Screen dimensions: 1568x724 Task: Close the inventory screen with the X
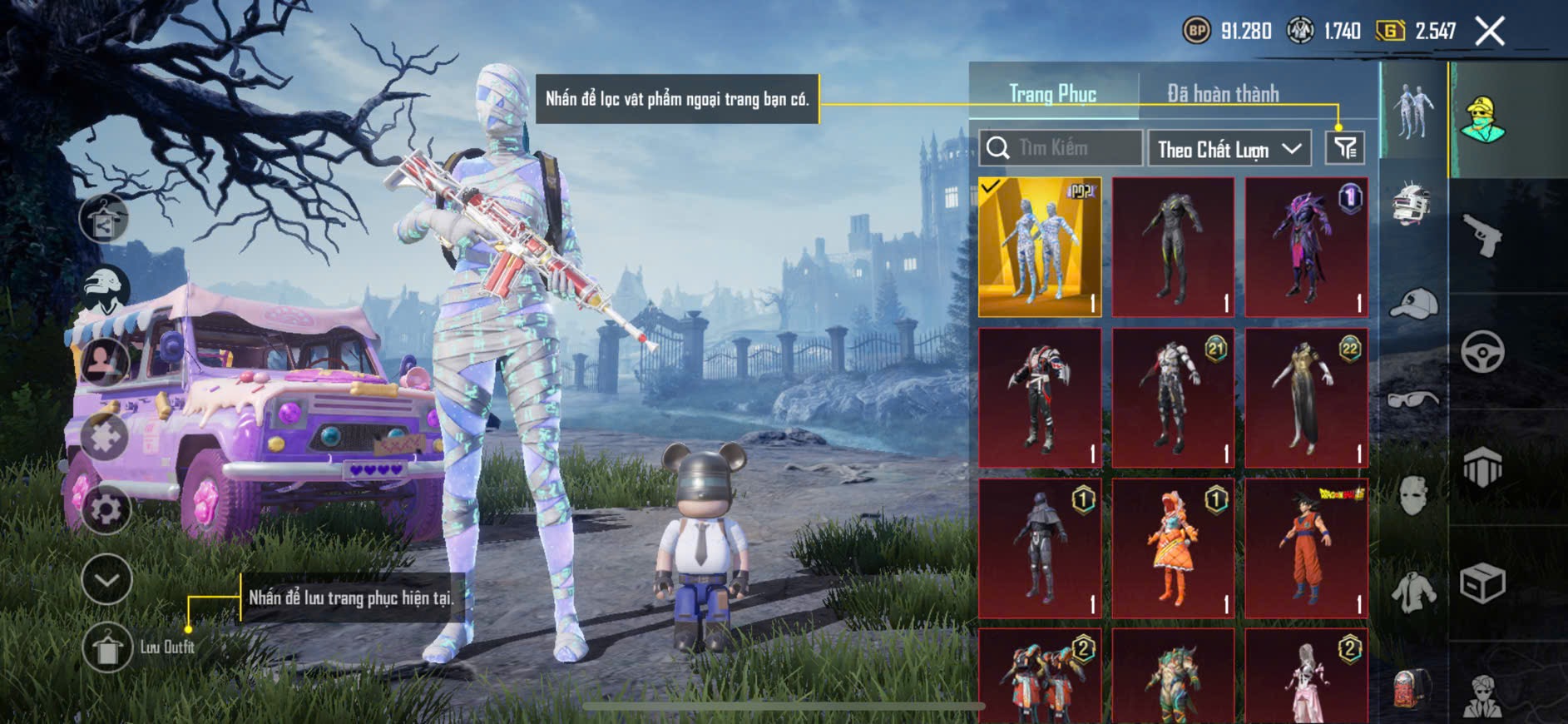(1489, 32)
